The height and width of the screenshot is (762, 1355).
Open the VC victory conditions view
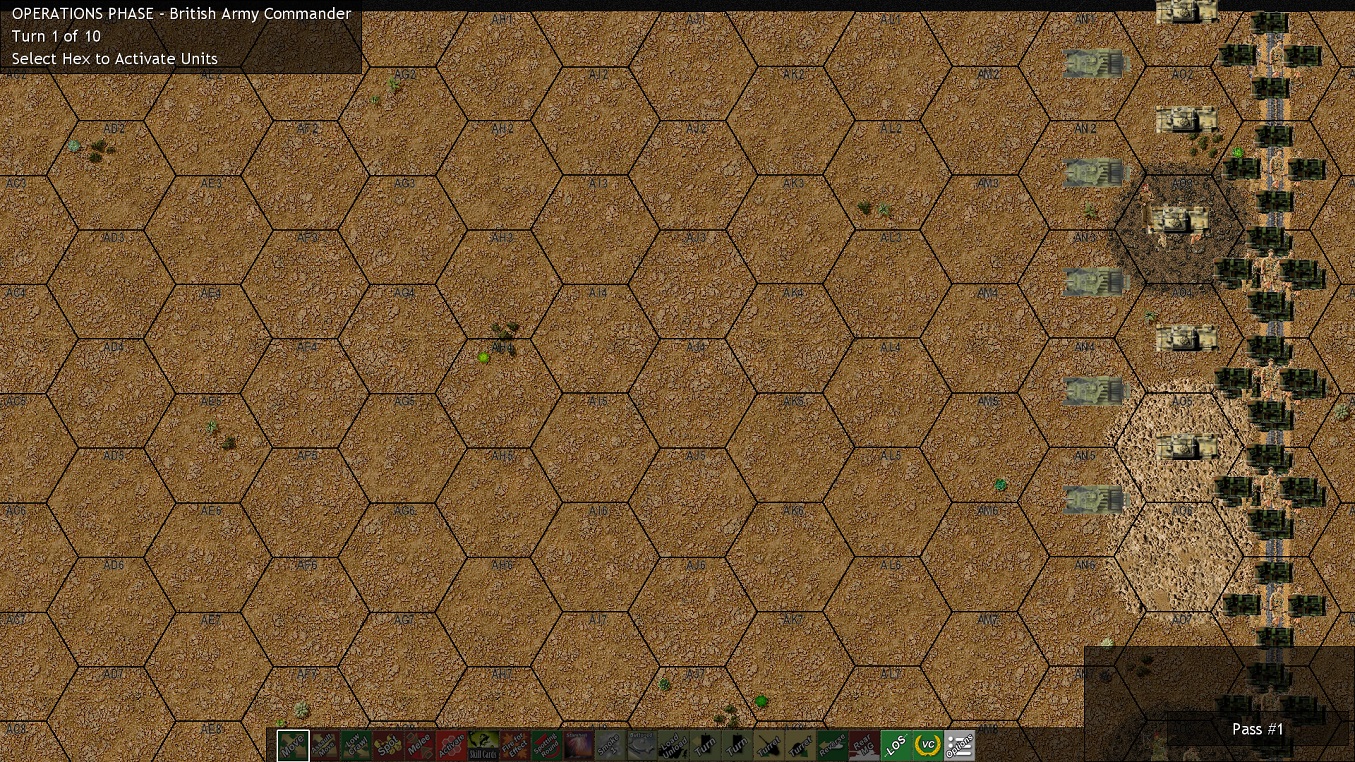[x=927, y=744]
